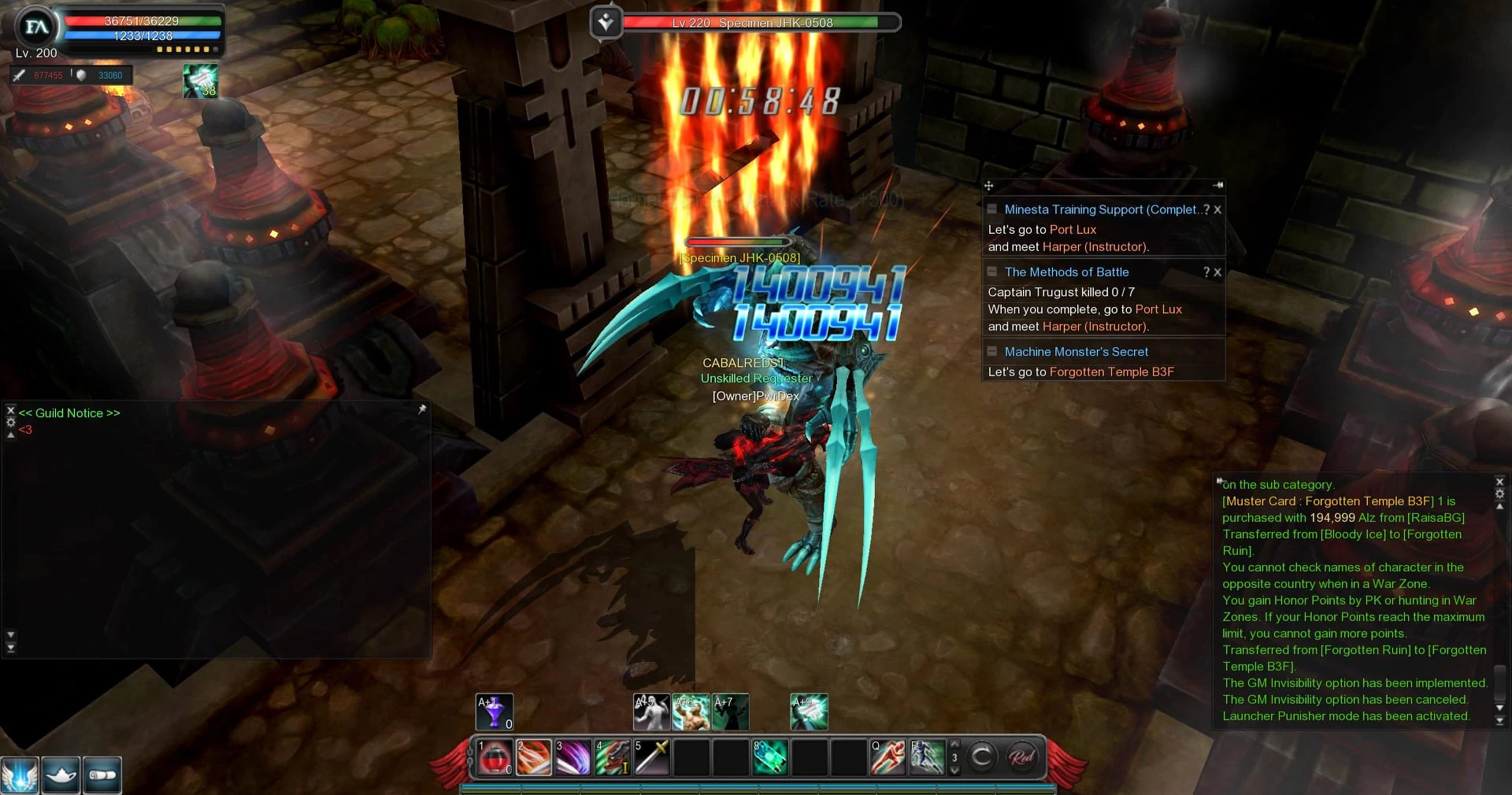Pin the quest tracker panel
Image resolution: width=1512 pixels, height=795 pixels.
[x=1217, y=186]
